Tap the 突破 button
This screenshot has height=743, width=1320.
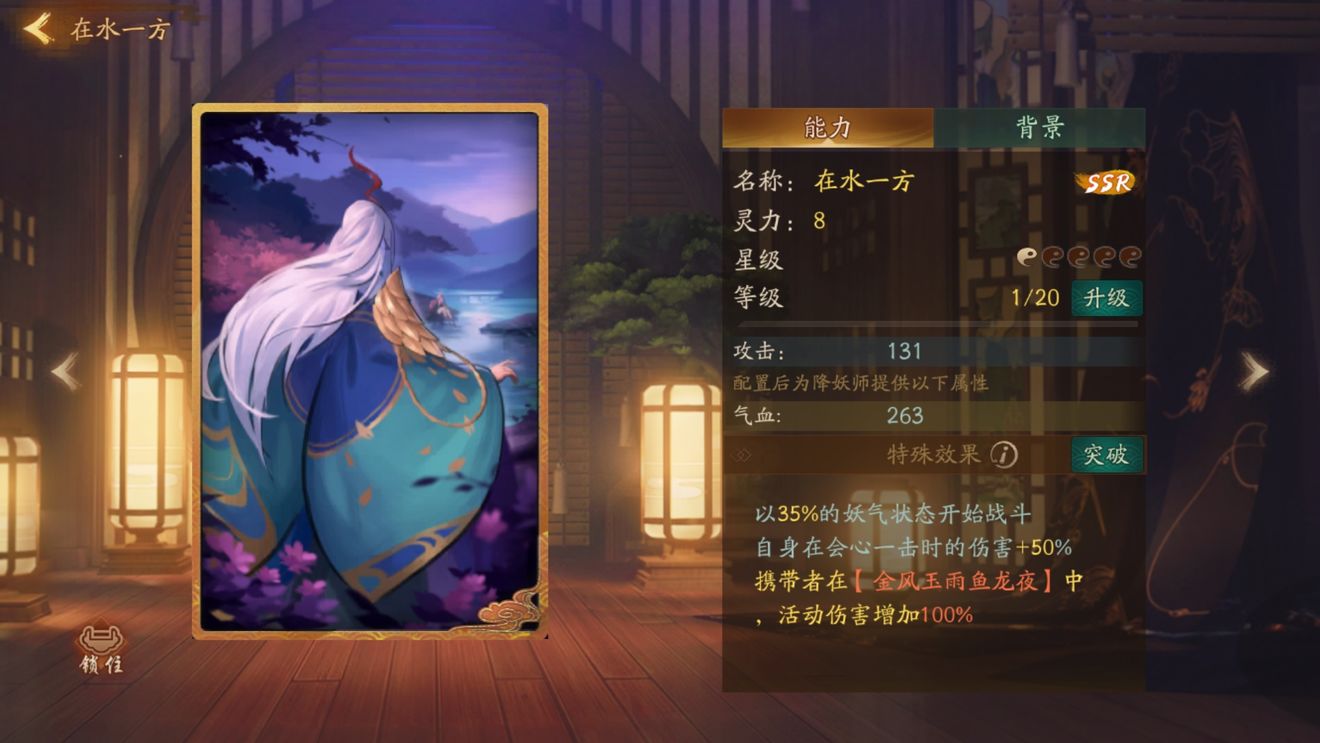point(1107,455)
